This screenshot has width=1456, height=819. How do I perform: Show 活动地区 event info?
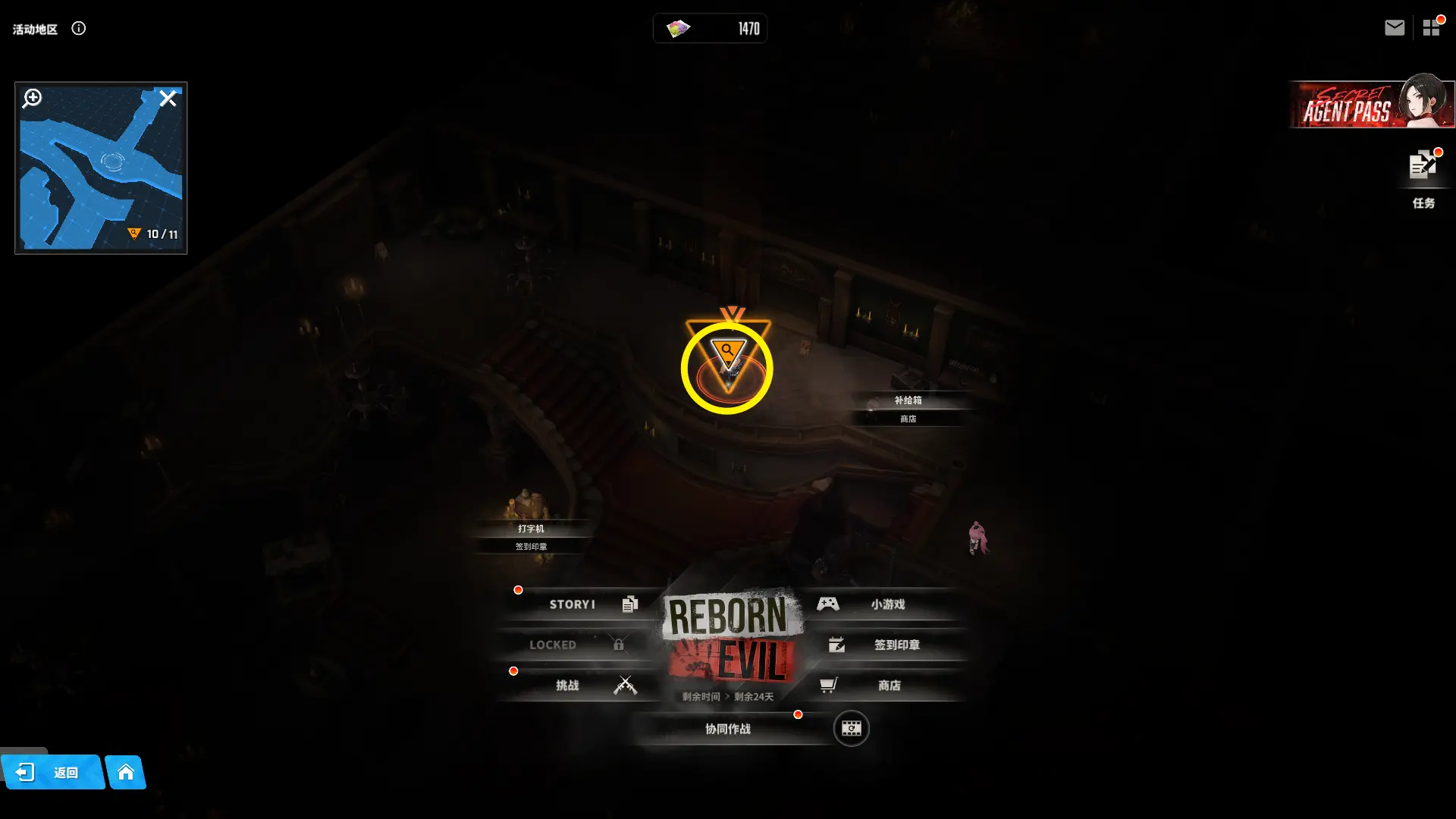pyautogui.click(x=79, y=29)
